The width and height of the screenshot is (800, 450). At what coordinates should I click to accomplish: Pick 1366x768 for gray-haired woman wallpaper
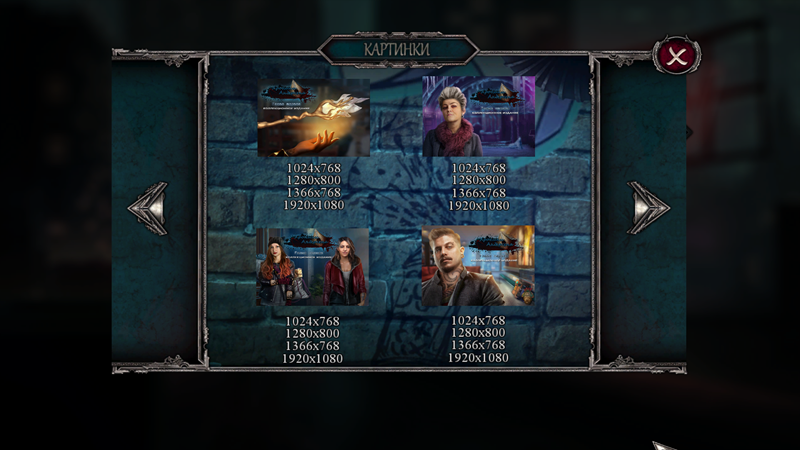pyautogui.click(x=478, y=193)
